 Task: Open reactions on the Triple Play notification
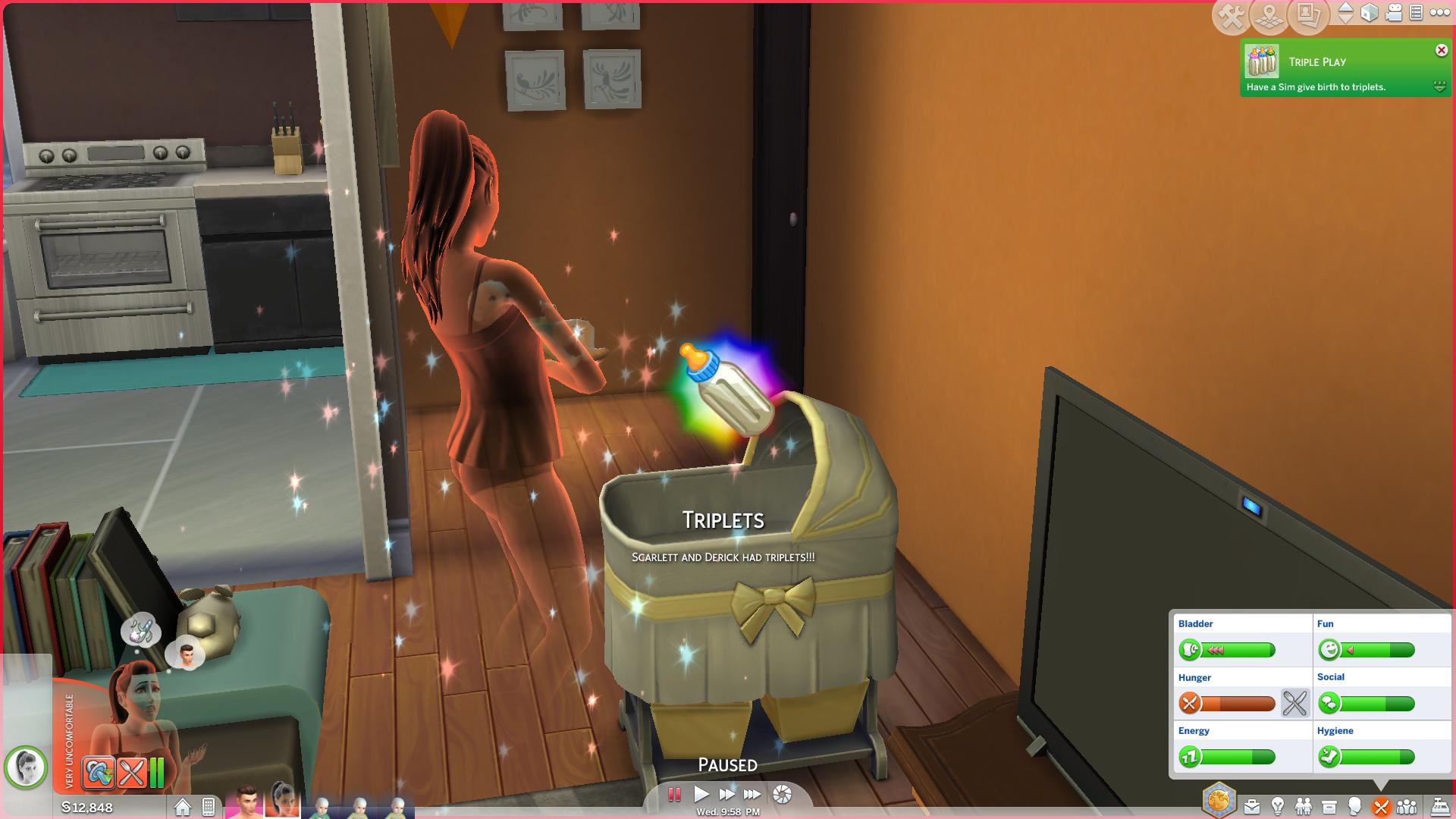click(1438, 87)
